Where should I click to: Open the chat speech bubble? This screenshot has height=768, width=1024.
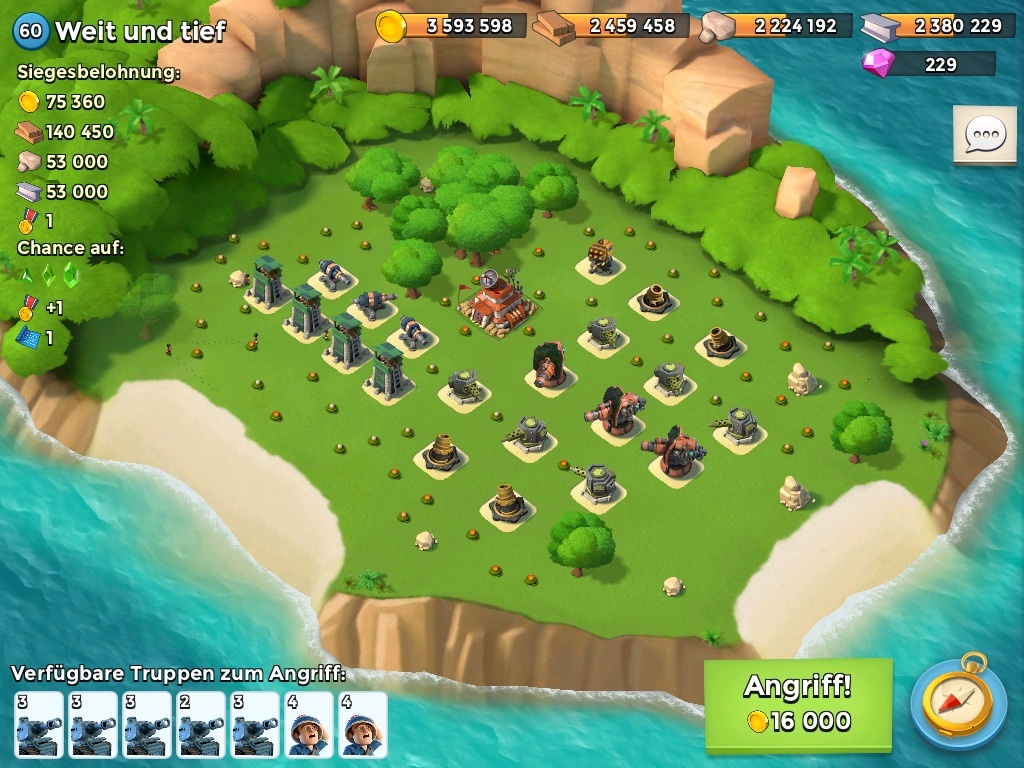coord(984,134)
